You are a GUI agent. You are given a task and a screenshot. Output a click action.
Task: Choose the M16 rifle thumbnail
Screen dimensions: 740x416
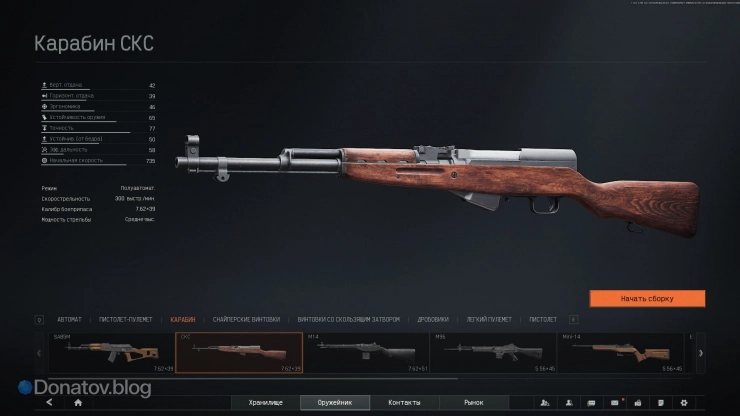pos(493,352)
